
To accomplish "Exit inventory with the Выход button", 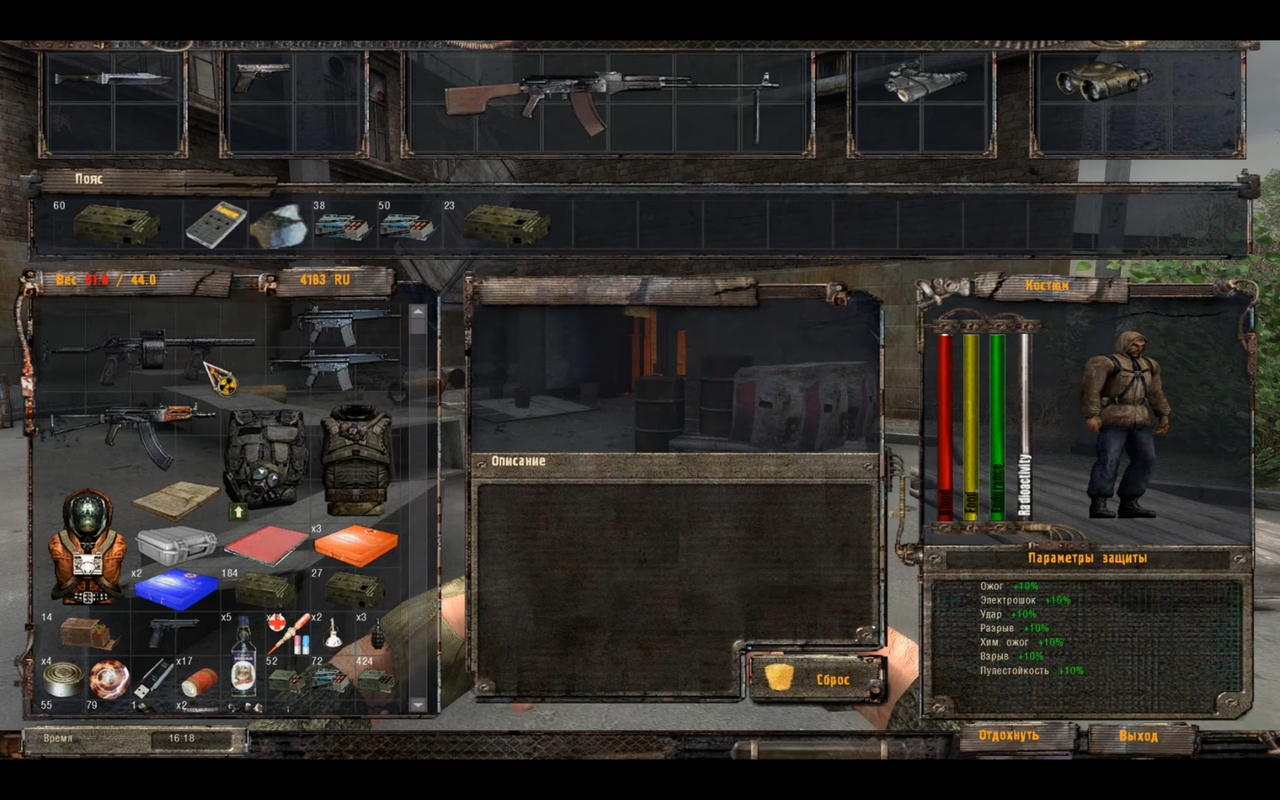I will [x=1139, y=736].
